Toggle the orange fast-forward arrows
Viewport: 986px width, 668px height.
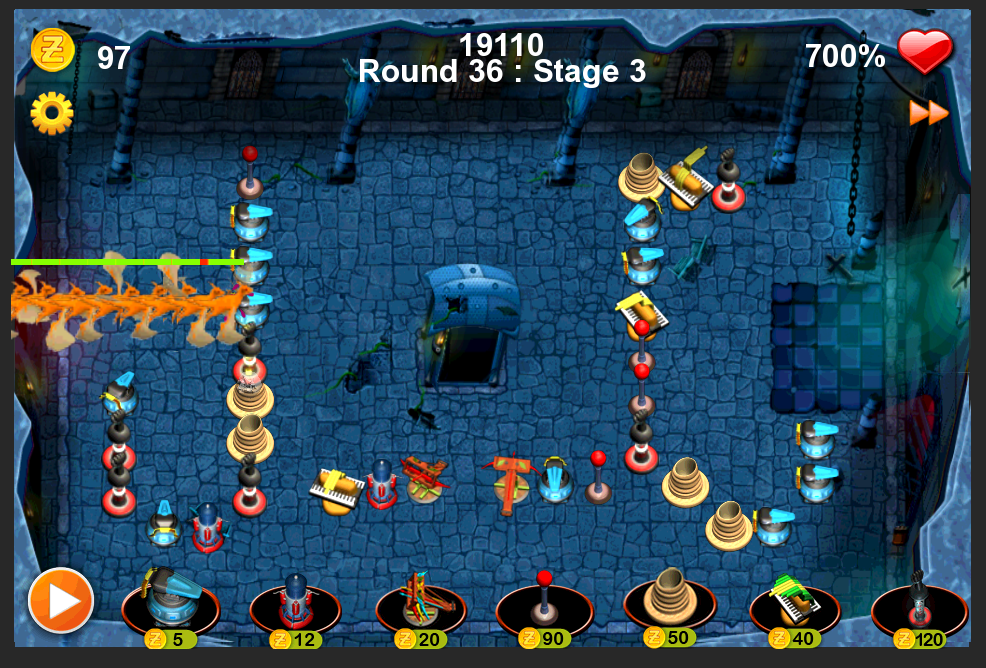928,113
